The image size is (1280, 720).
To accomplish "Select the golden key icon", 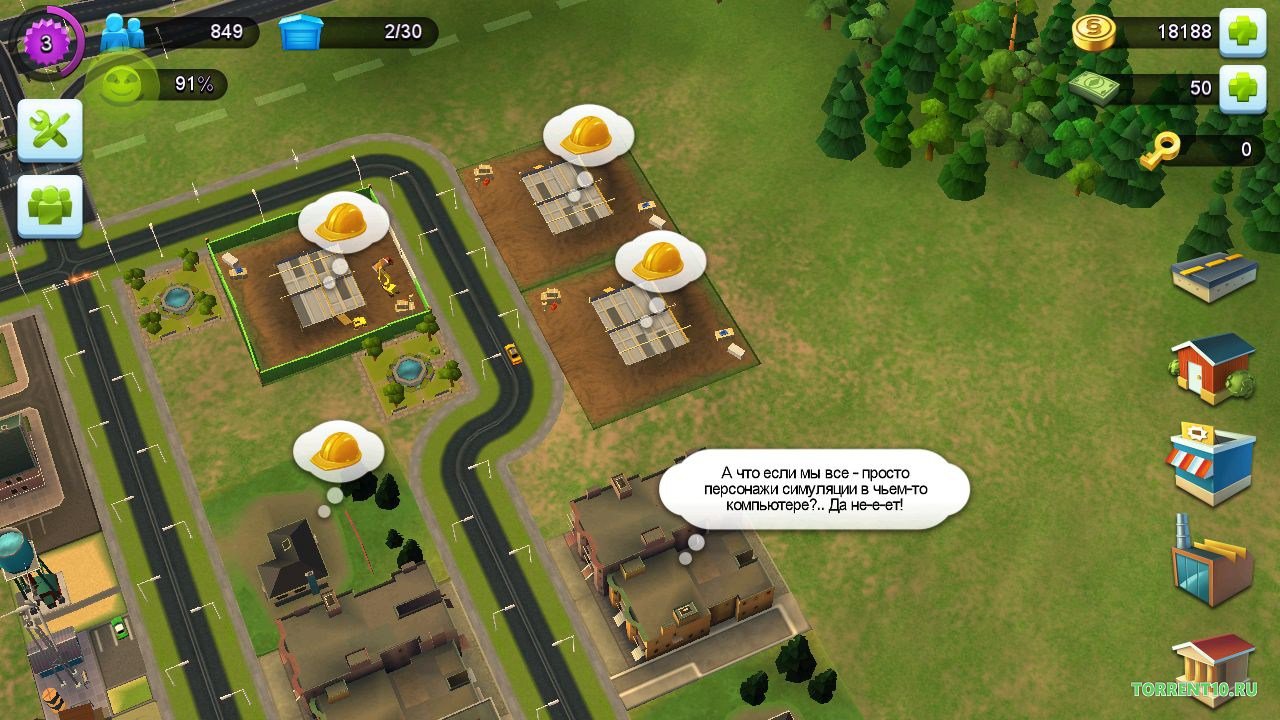I will [x=1161, y=150].
